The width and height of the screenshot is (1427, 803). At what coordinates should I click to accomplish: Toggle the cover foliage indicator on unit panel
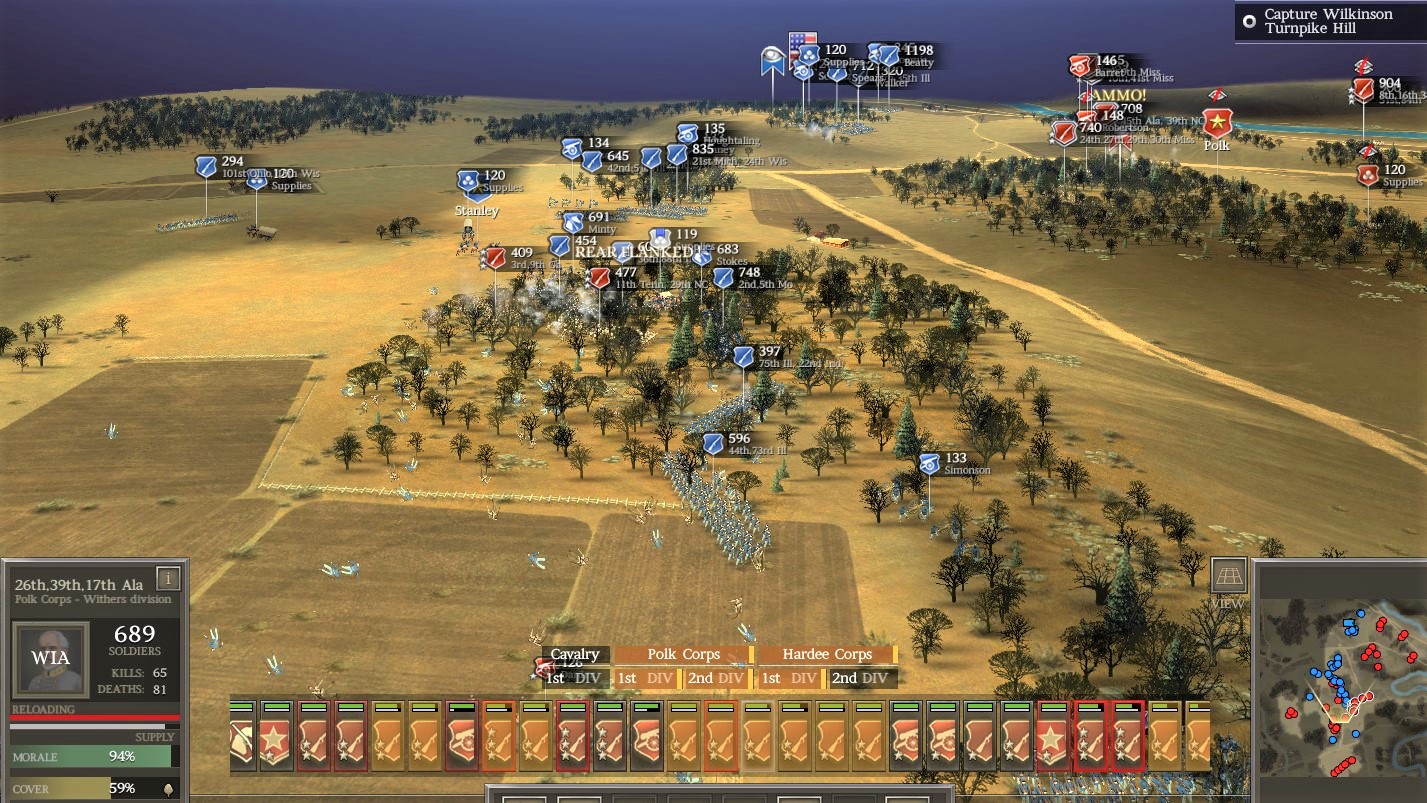point(170,789)
